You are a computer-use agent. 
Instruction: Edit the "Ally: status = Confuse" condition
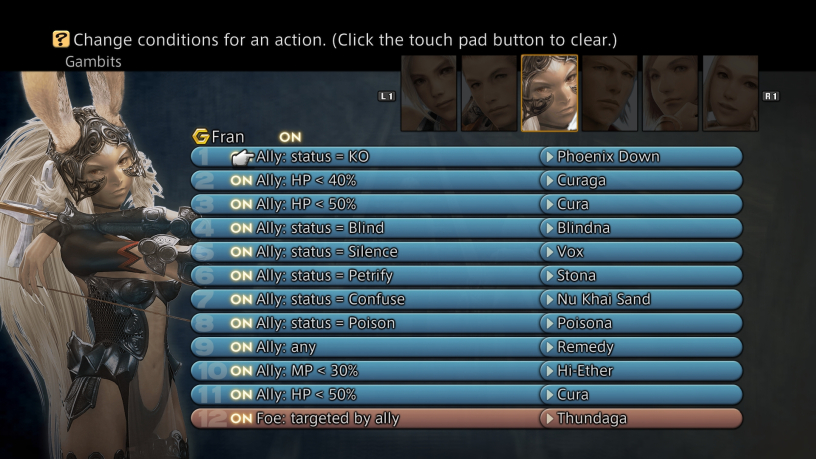[331, 299]
